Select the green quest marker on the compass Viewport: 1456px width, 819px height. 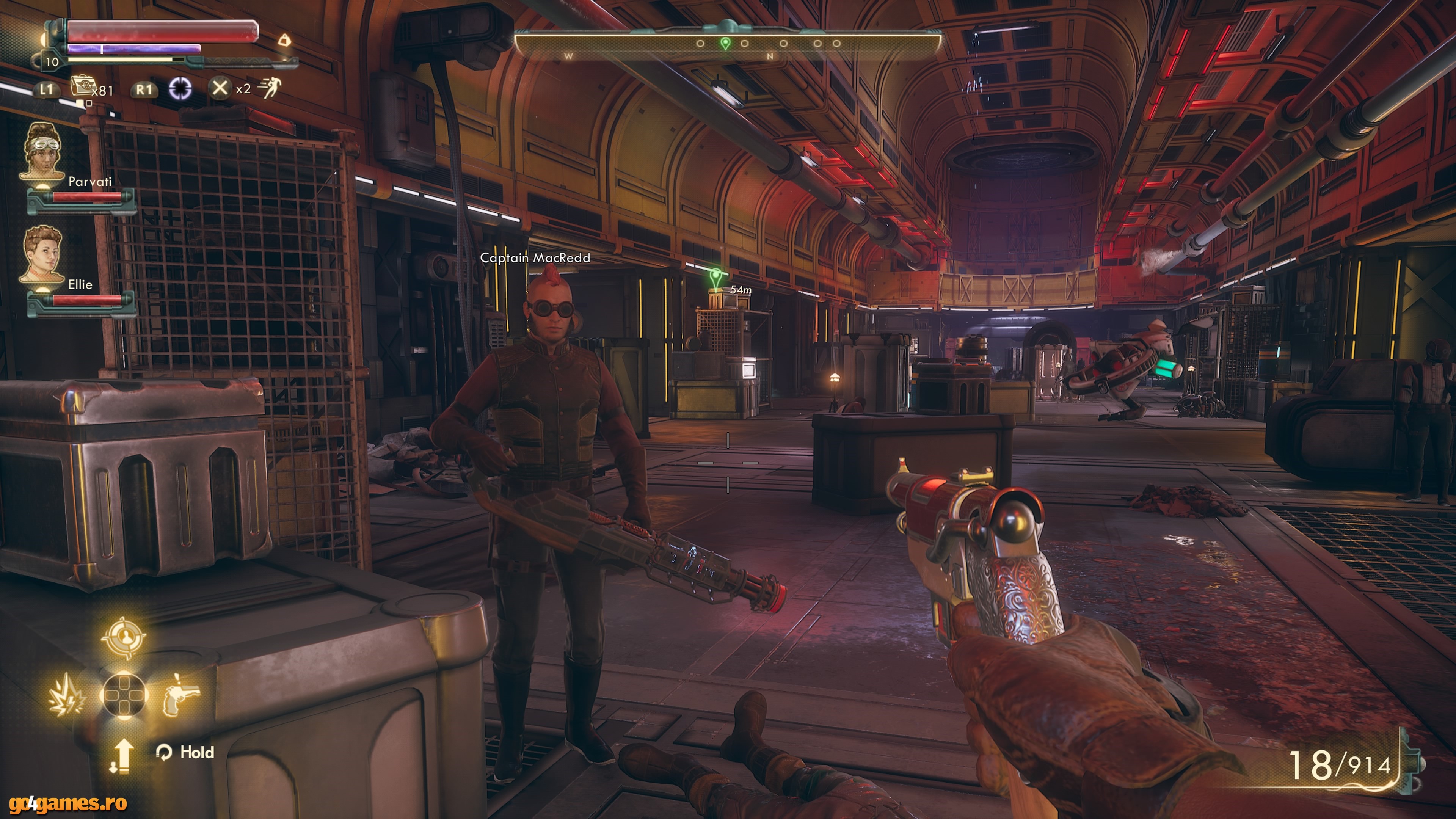click(725, 43)
